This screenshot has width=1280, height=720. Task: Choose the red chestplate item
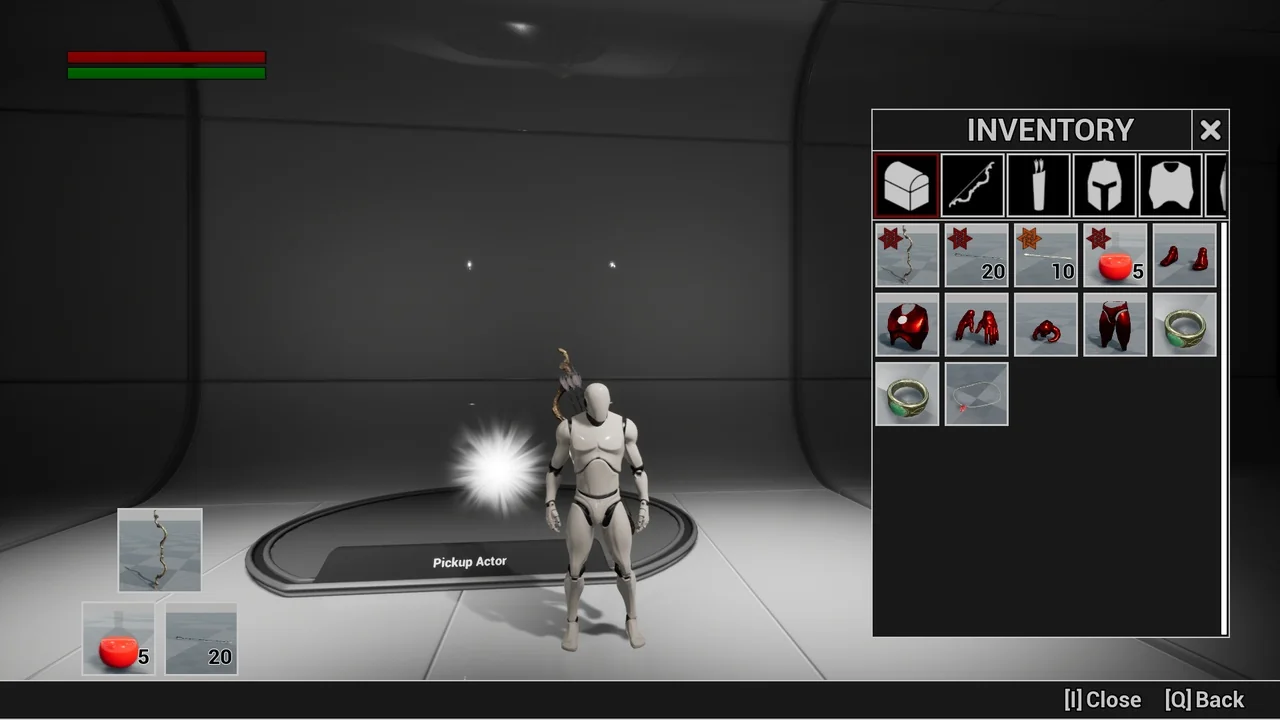tap(907, 324)
